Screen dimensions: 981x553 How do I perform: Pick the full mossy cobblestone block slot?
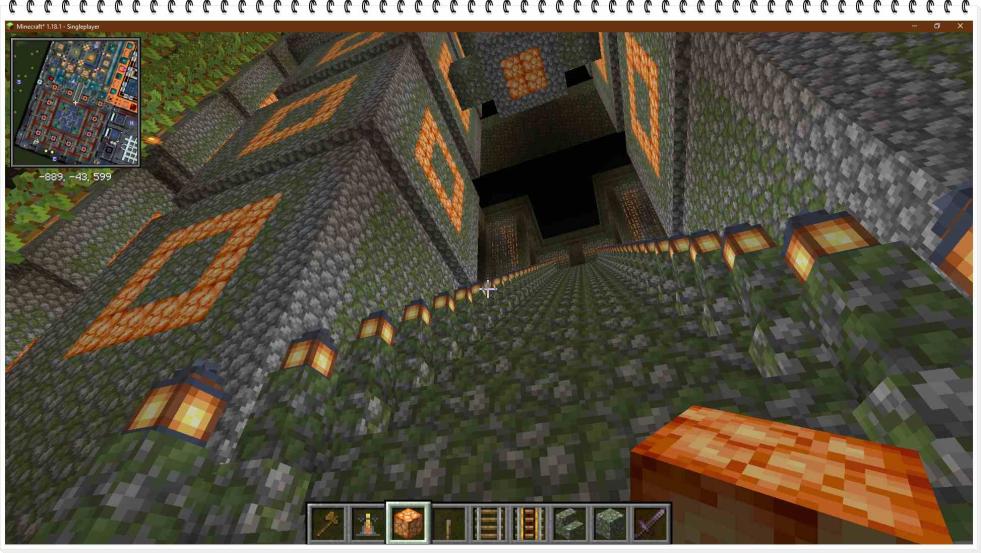pos(608,523)
